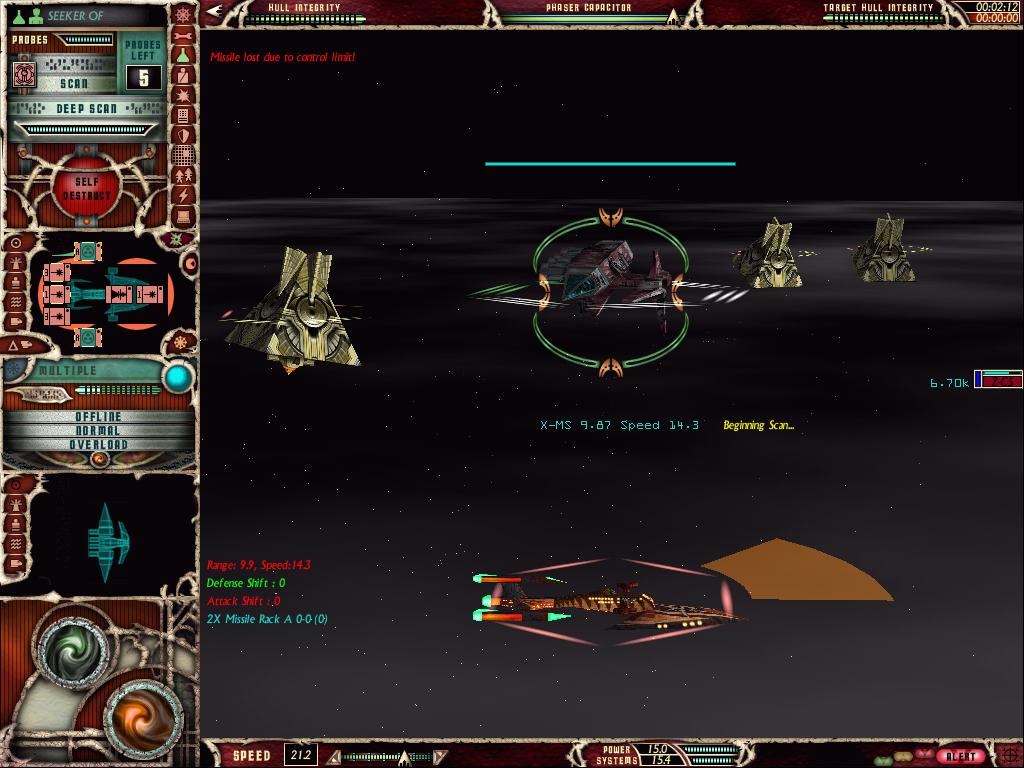The image size is (1024, 768).
Task: Open the helm wheel panel
Action: click(x=183, y=14)
